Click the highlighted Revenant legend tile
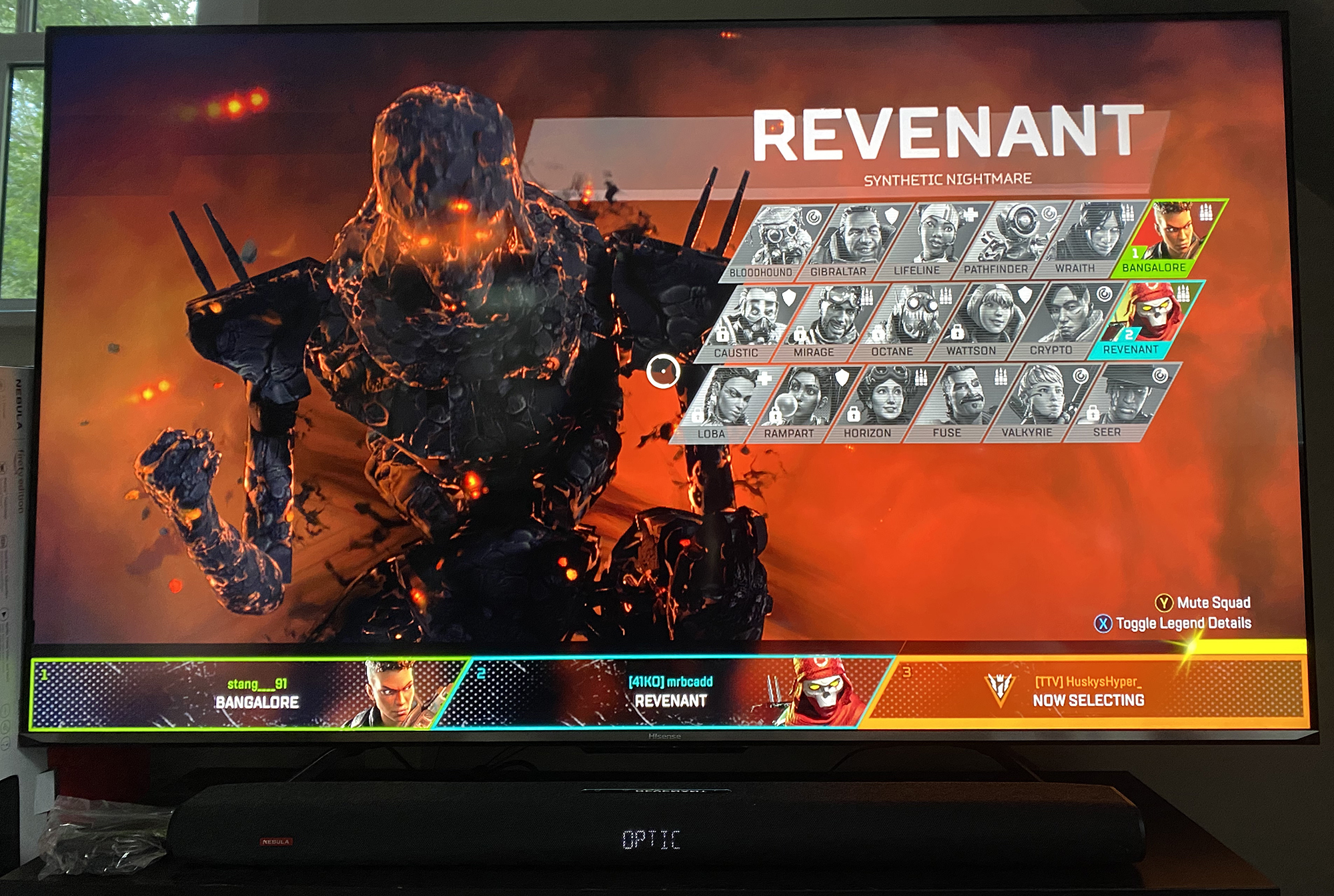1334x896 pixels. click(1143, 320)
